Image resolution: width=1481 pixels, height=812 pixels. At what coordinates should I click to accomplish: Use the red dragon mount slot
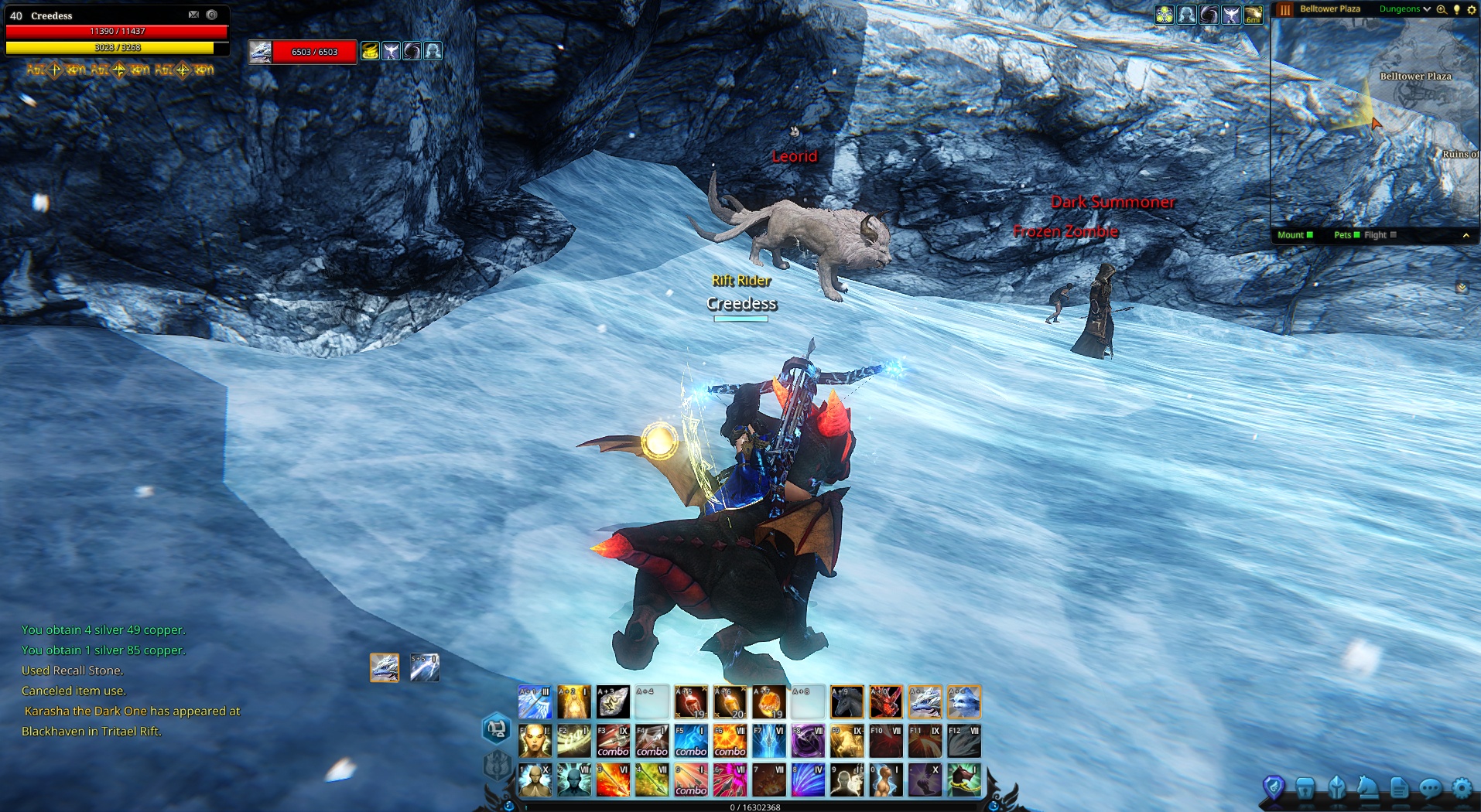[886, 701]
